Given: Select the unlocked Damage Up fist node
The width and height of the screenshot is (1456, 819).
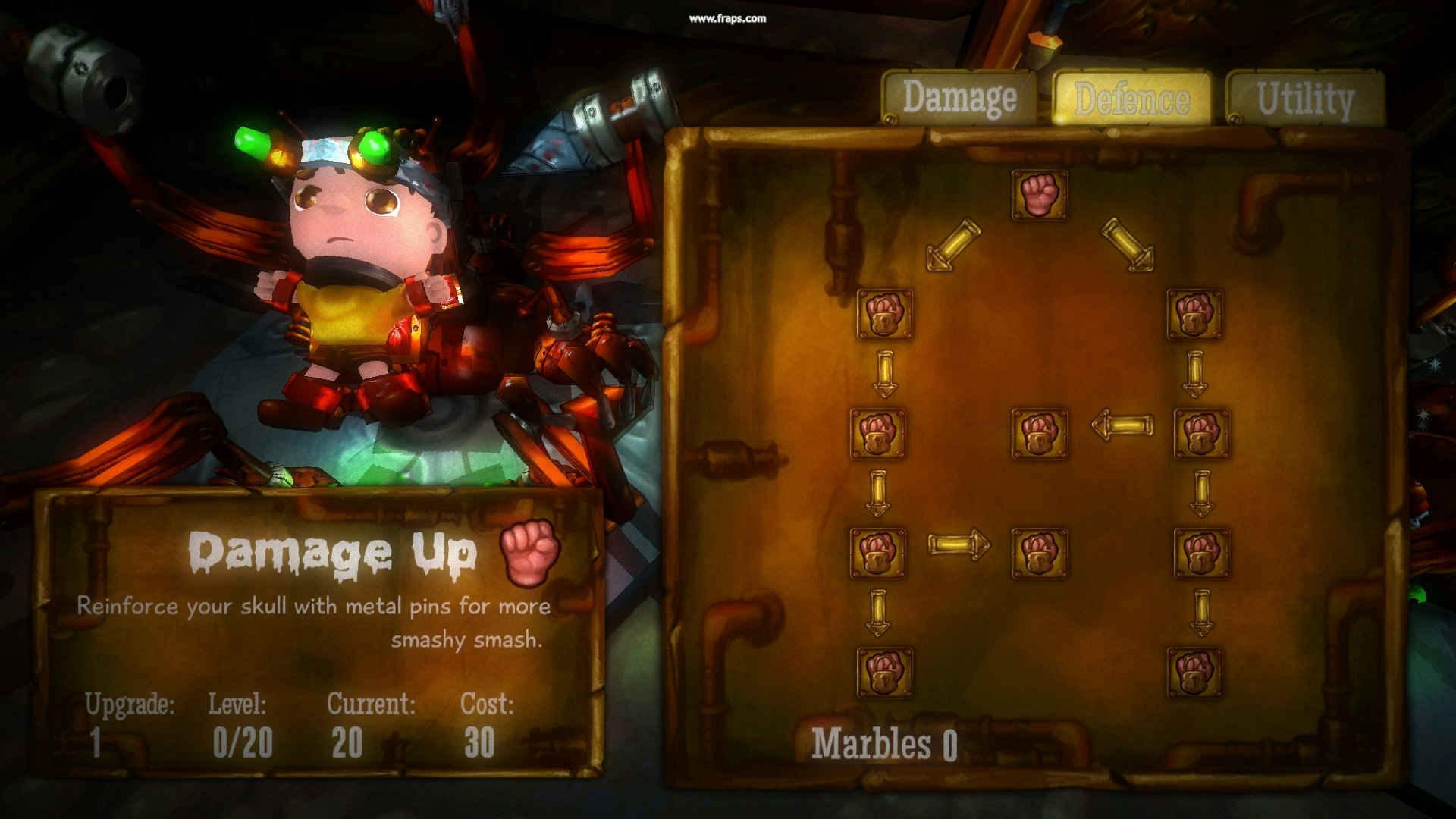Looking at the screenshot, I should [1039, 195].
